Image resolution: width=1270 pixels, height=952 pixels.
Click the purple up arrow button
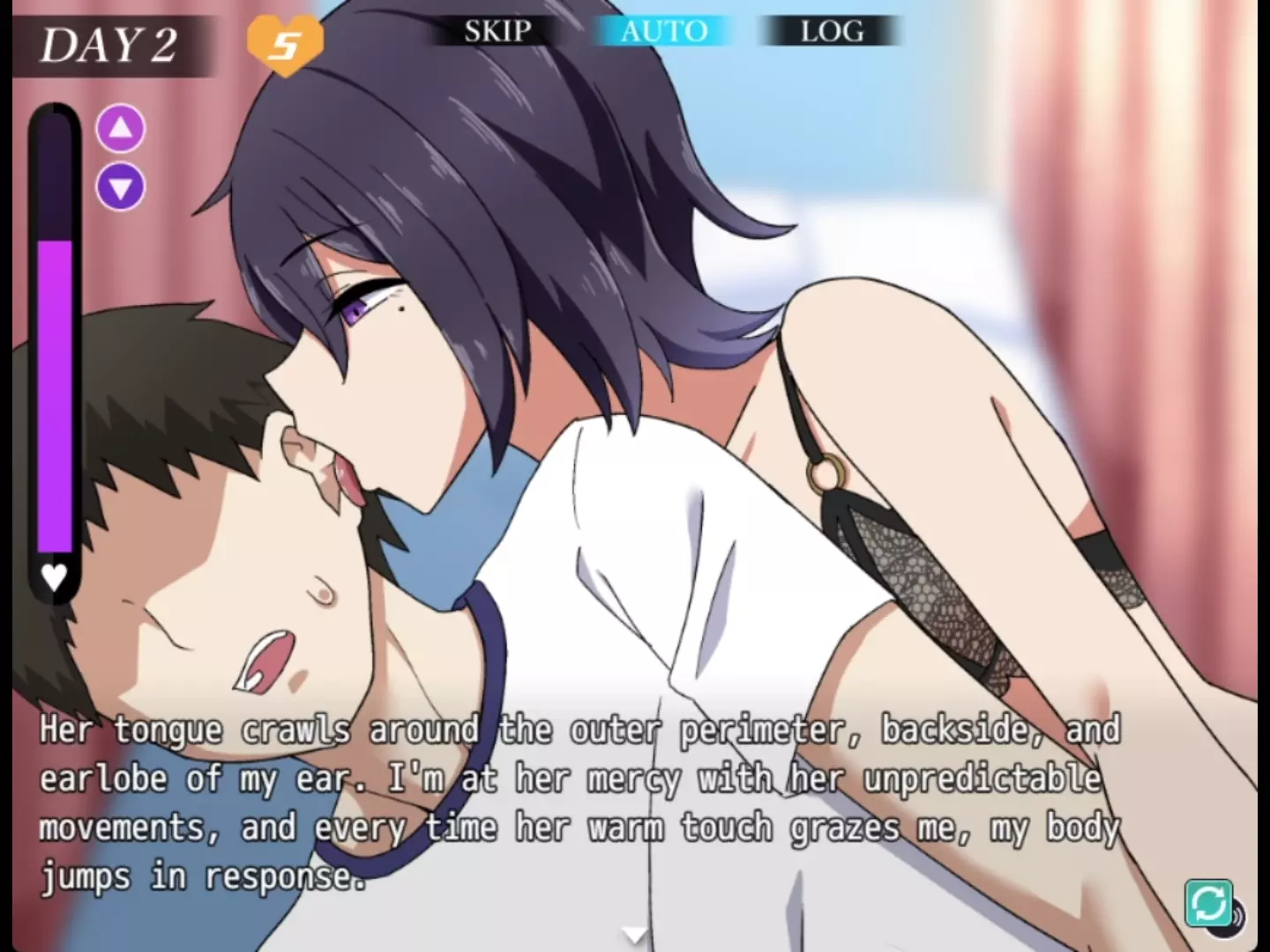click(x=121, y=130)
